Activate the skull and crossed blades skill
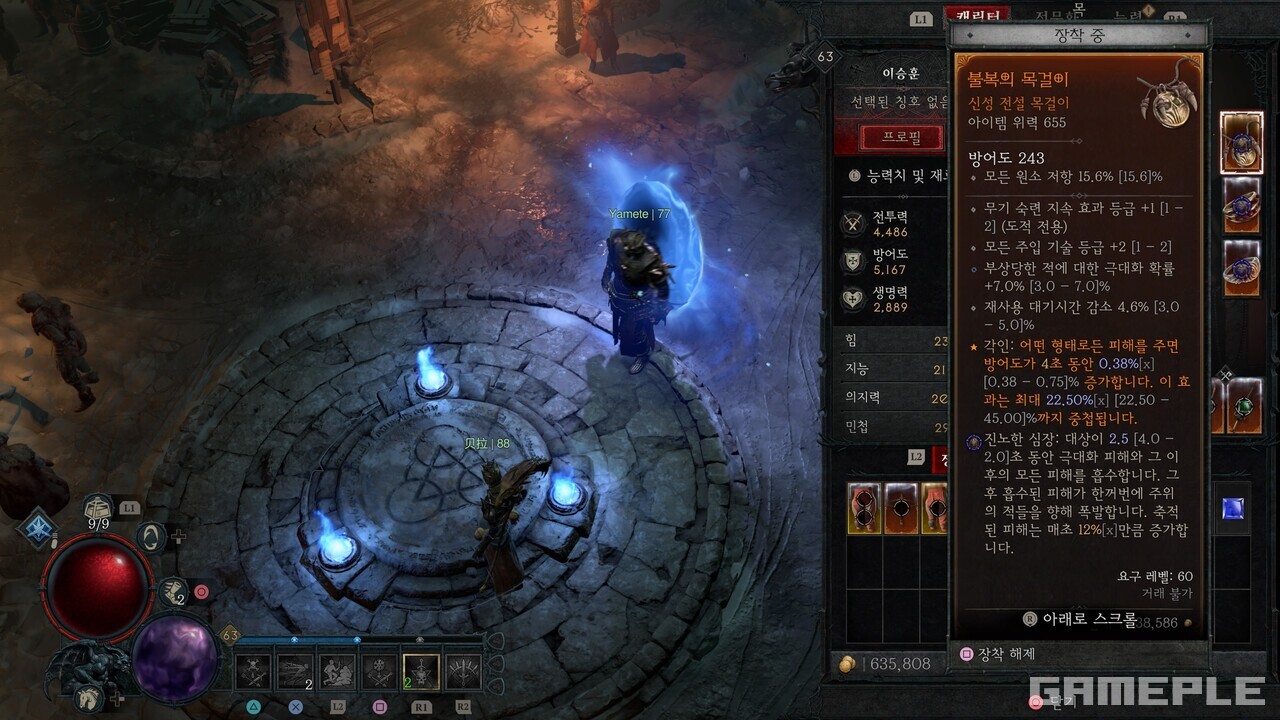 (254, 672)
